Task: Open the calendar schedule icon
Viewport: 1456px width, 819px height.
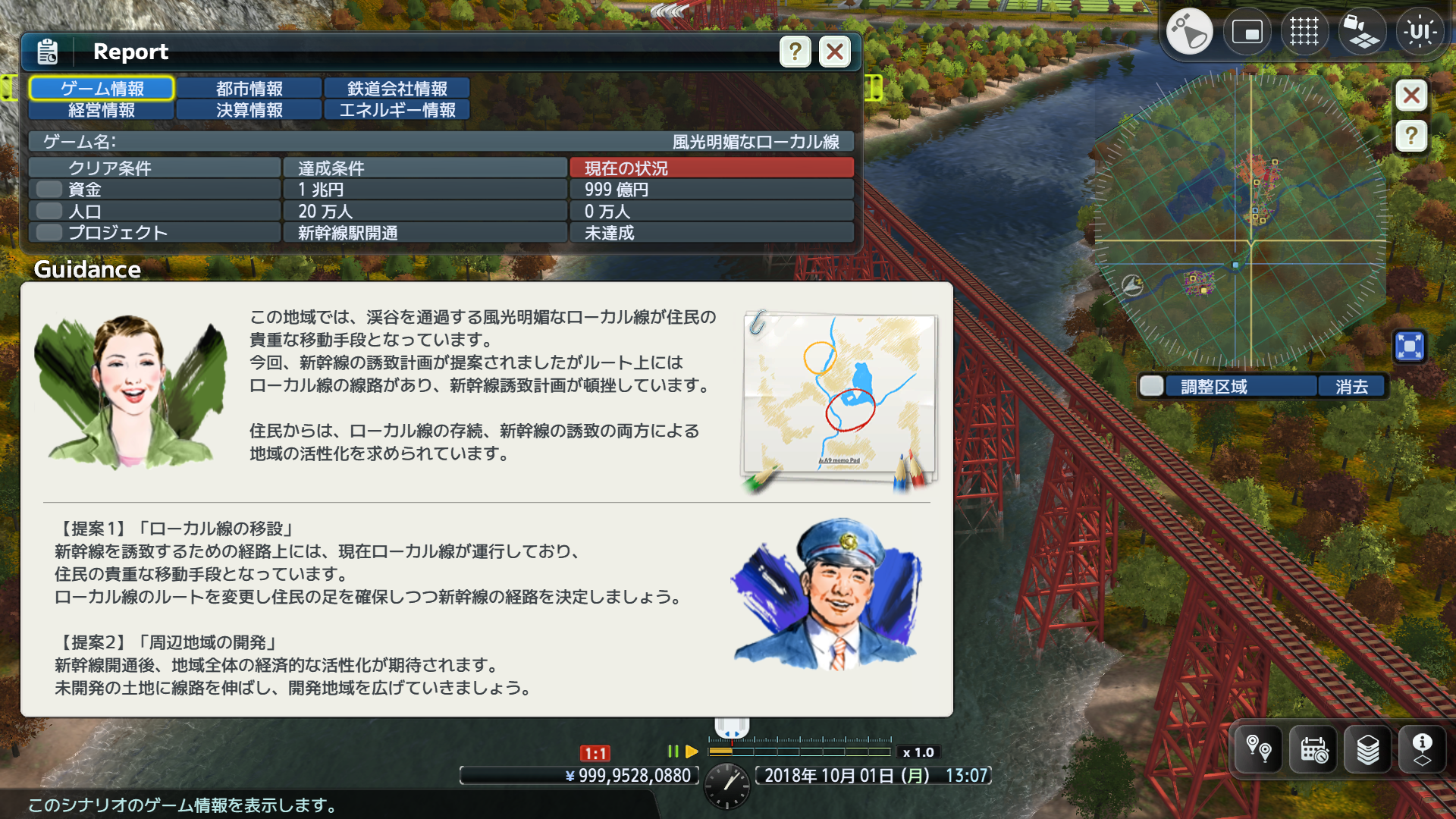Action: pyautogui.click(x=1314, y=749)
